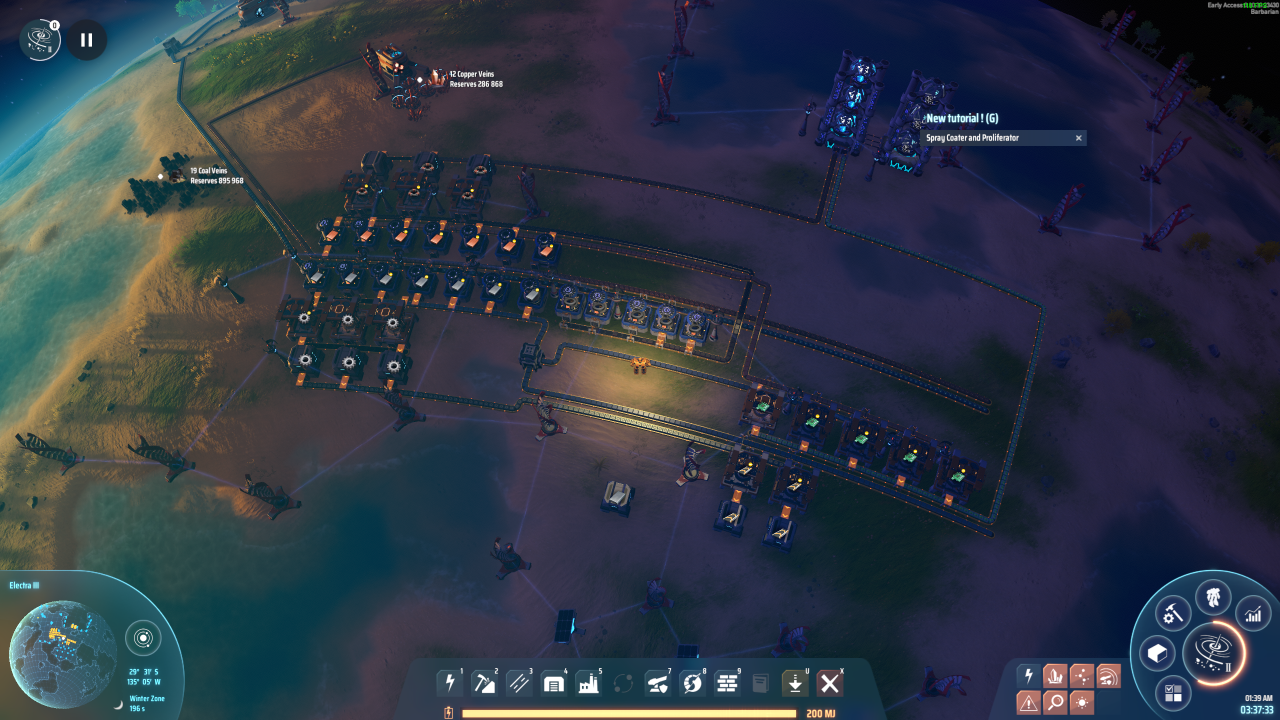Toggle the magnifying glass detail display

(x=1055, y=702)
